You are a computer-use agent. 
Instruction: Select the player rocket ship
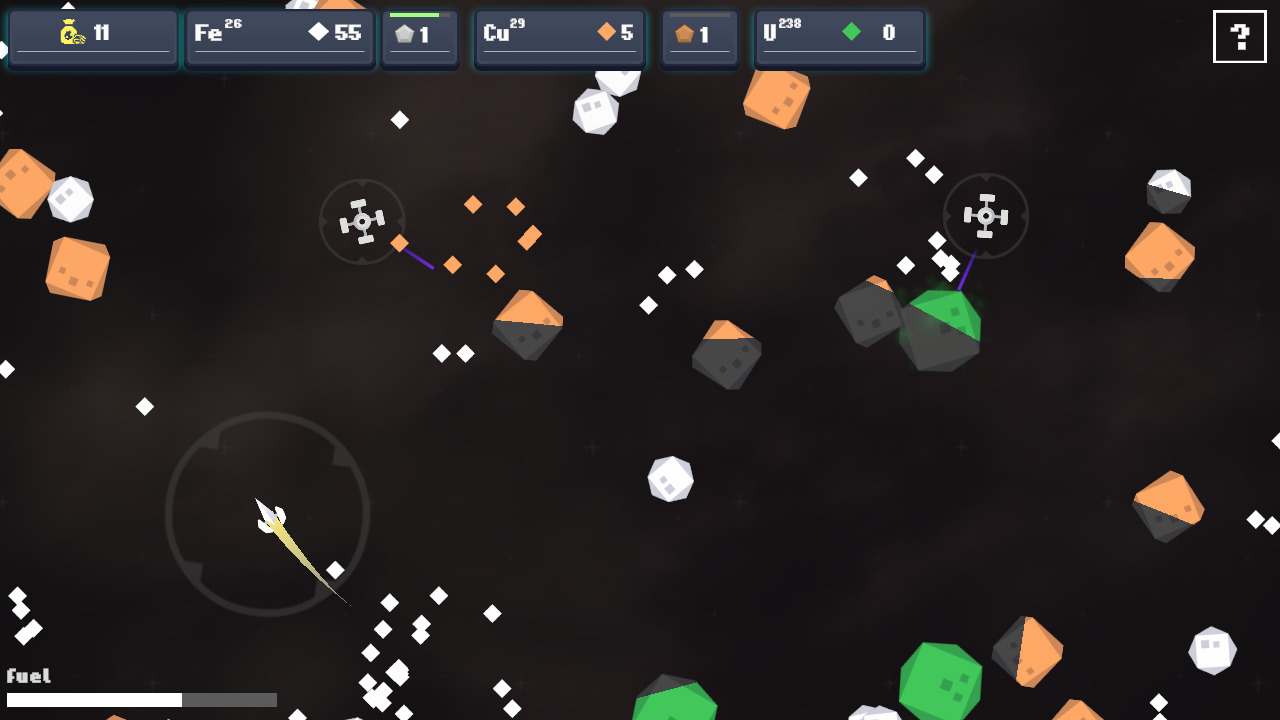(270, 515)
